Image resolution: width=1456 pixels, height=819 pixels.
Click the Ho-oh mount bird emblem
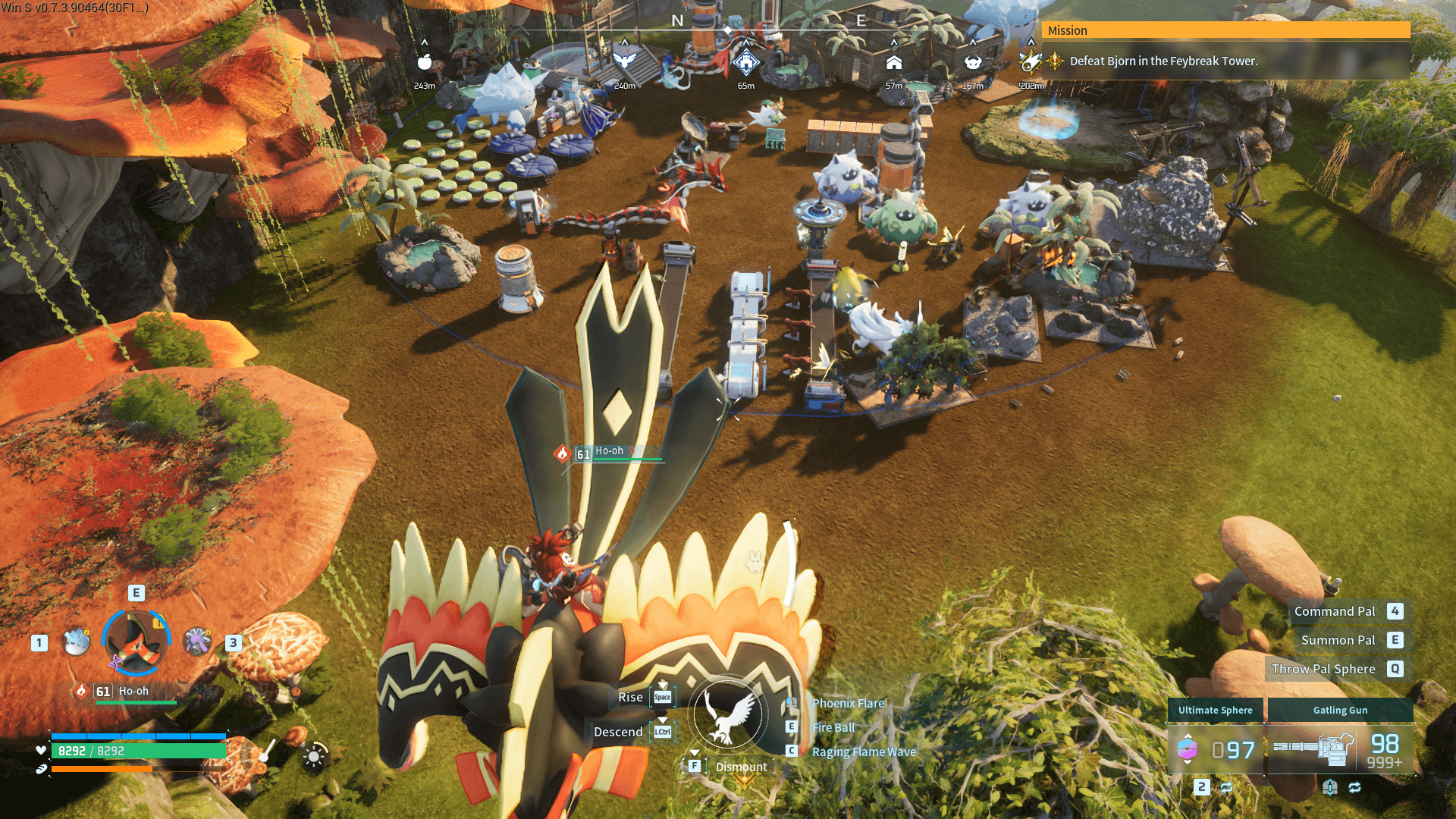(x=727, y=714)
